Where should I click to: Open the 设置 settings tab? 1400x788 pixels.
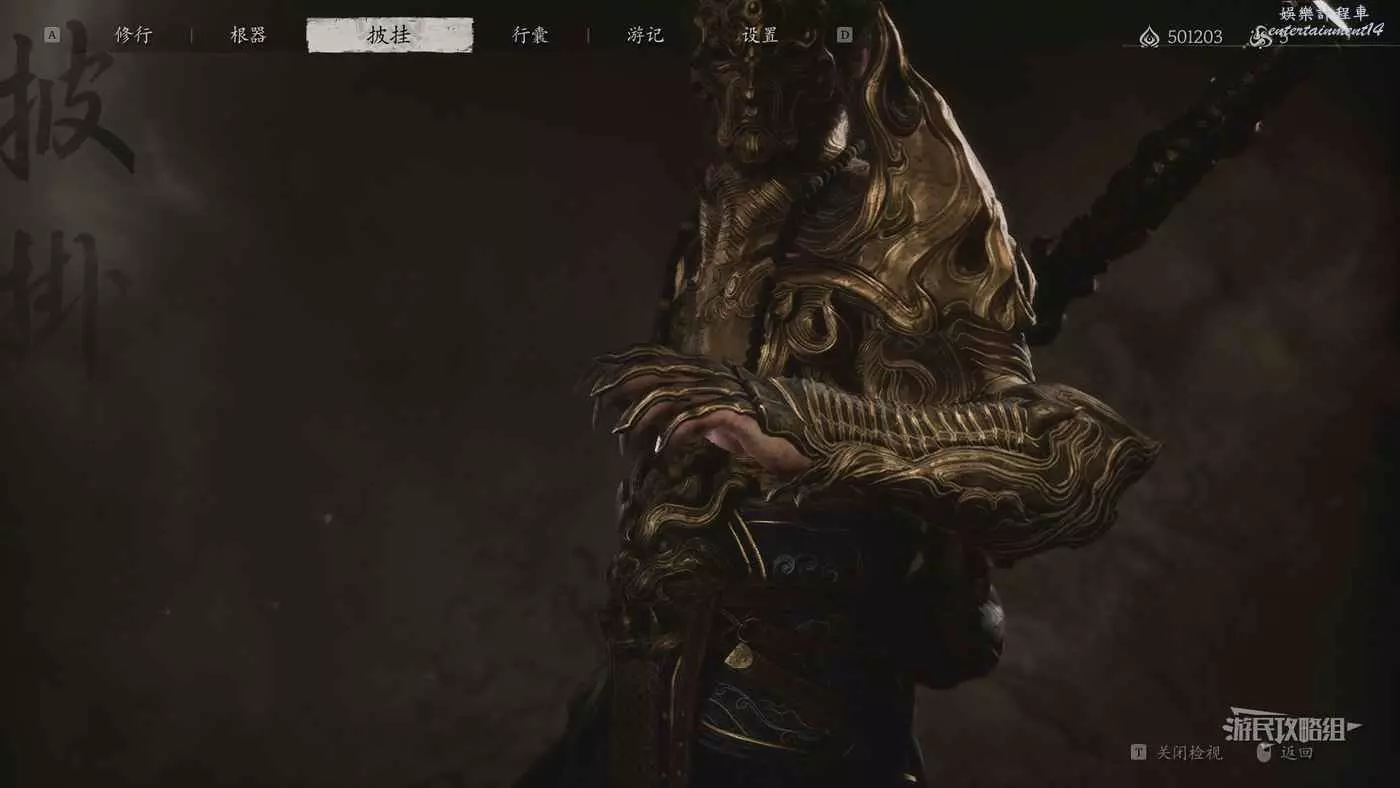(760, 35)
